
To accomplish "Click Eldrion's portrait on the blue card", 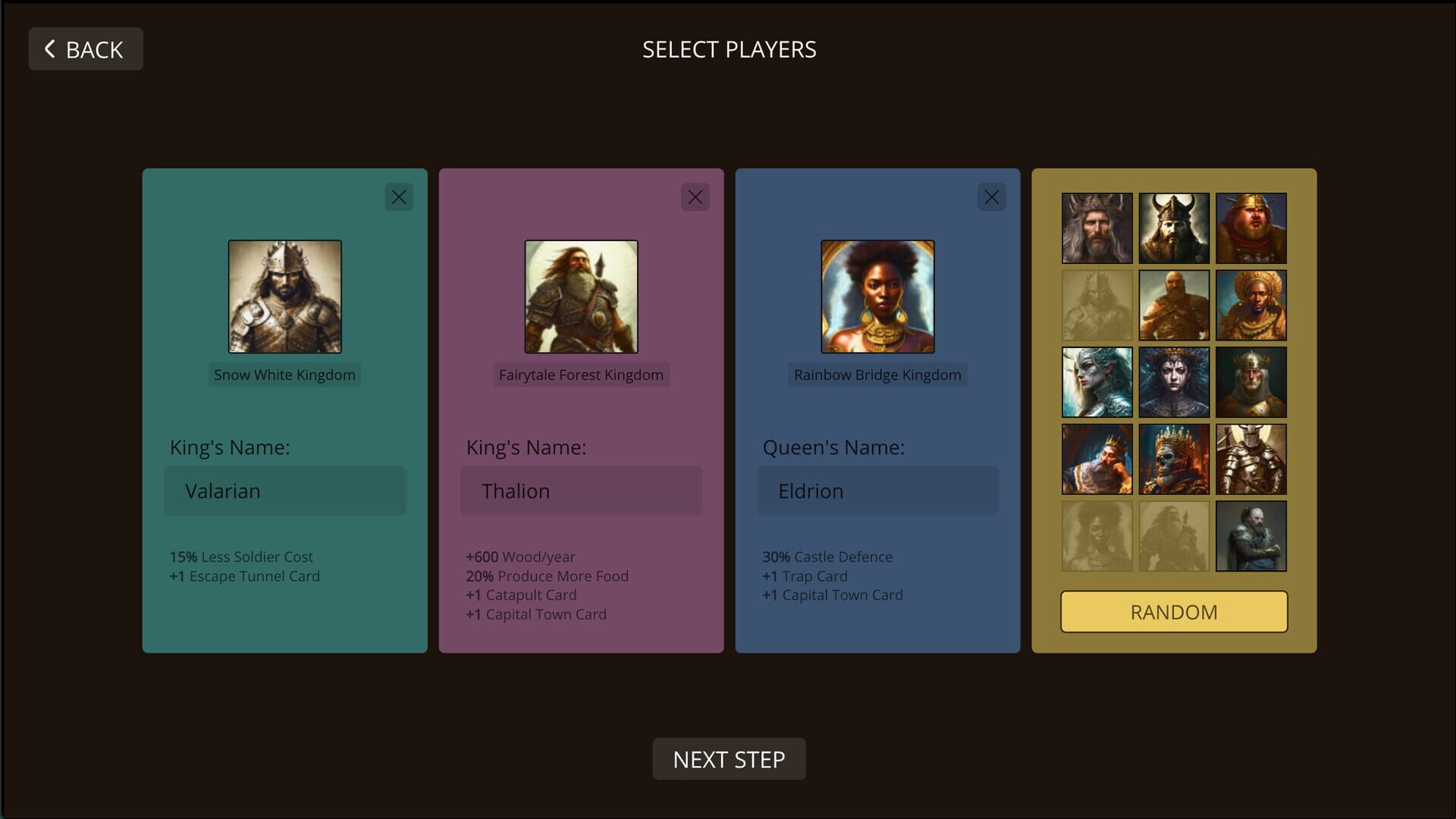I will 877,296.
